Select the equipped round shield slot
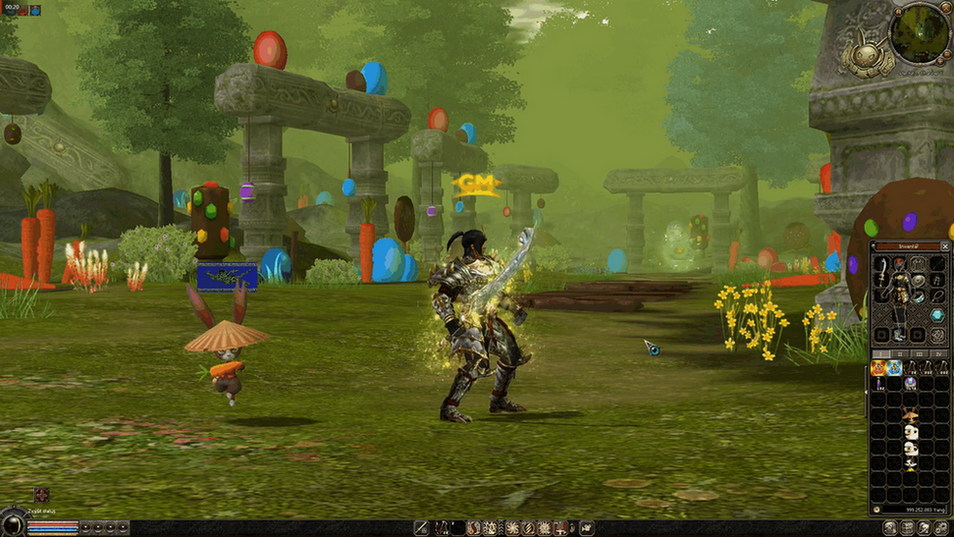Viewport: 954px width, 537px height. (918, 280)
